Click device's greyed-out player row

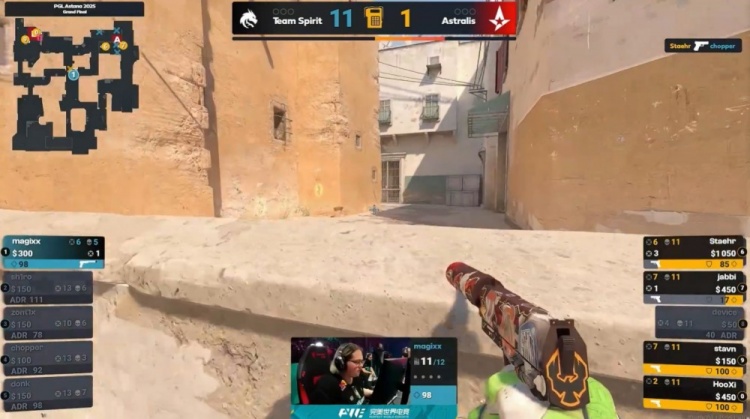(700, 323)
